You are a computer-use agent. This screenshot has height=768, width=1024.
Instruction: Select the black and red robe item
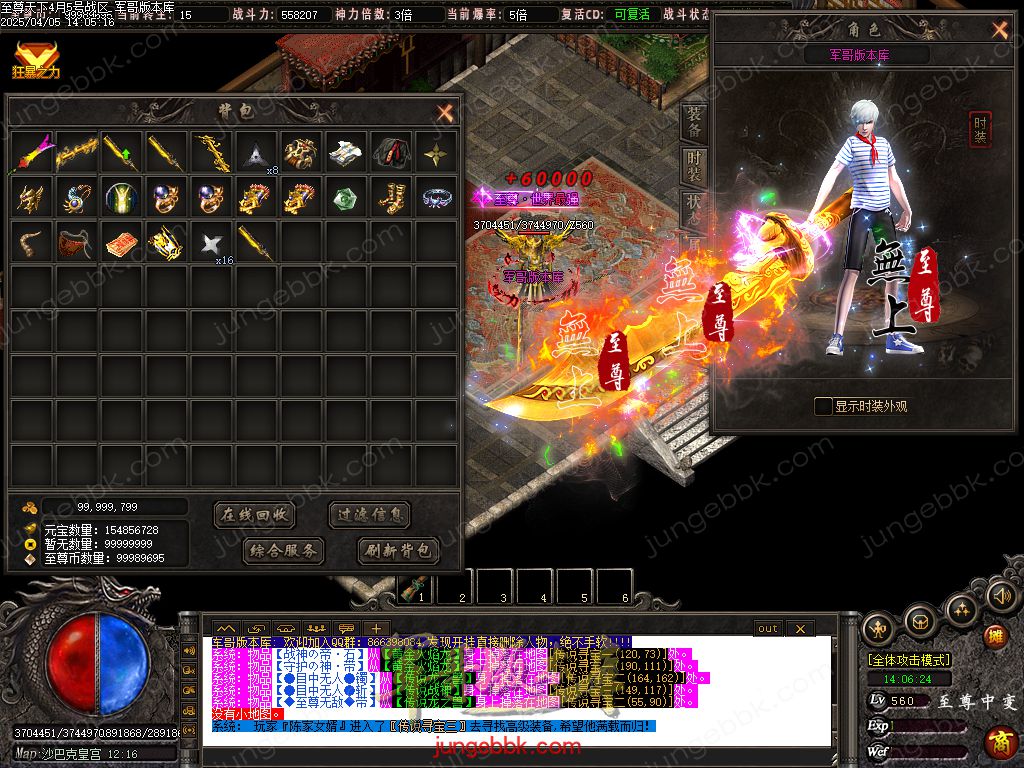(392, 152)
